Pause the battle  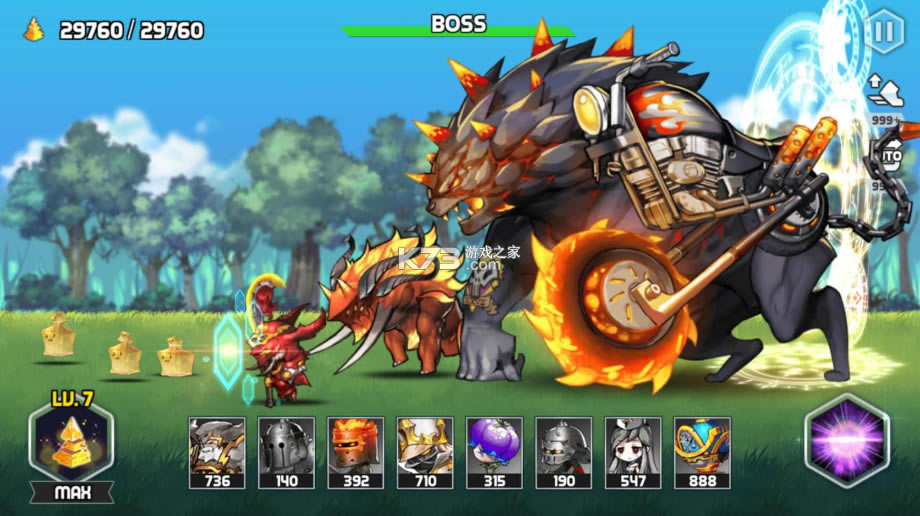click(883, 32)
